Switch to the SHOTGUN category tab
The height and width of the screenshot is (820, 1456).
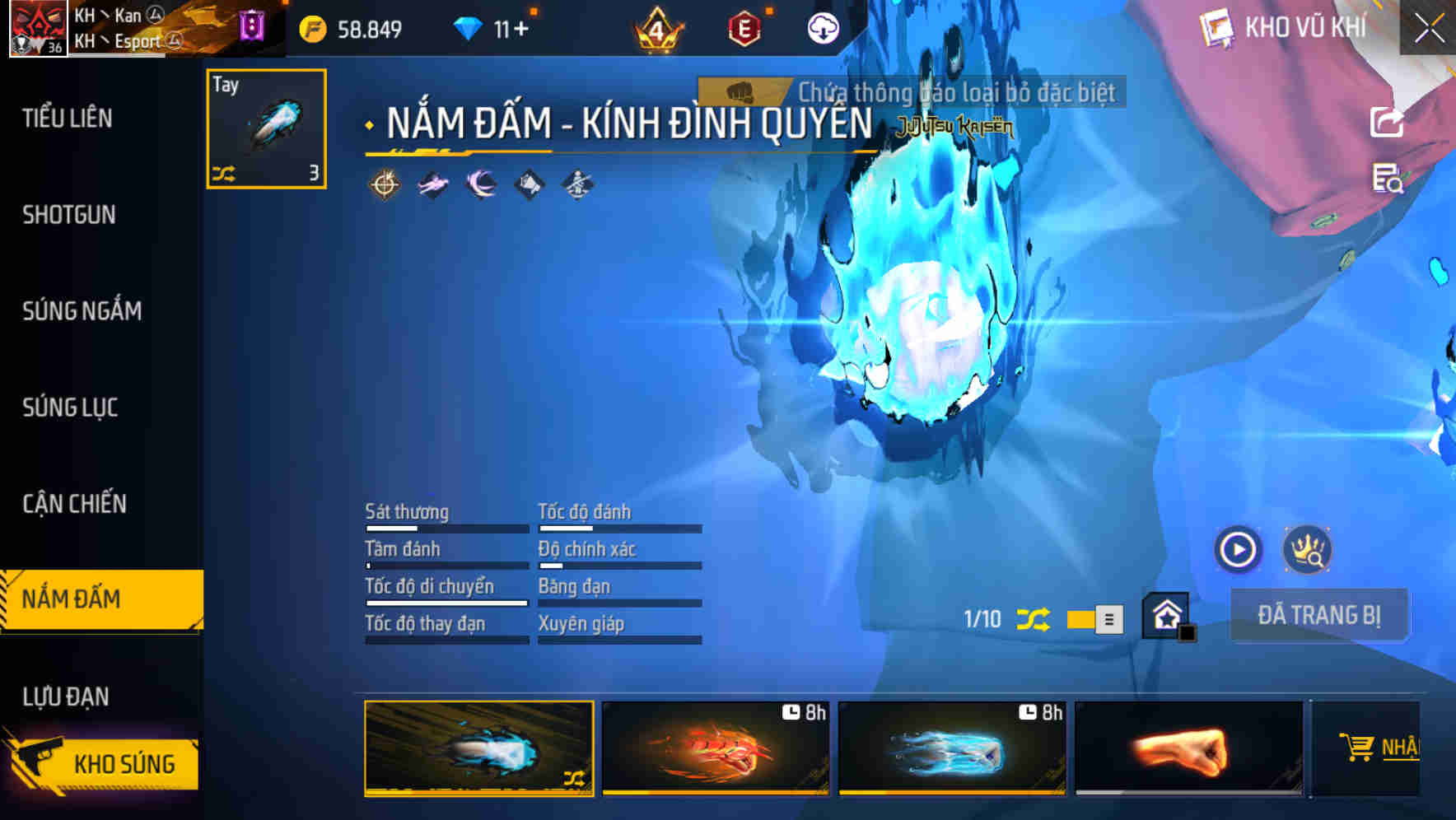click(x=70, y=214)
